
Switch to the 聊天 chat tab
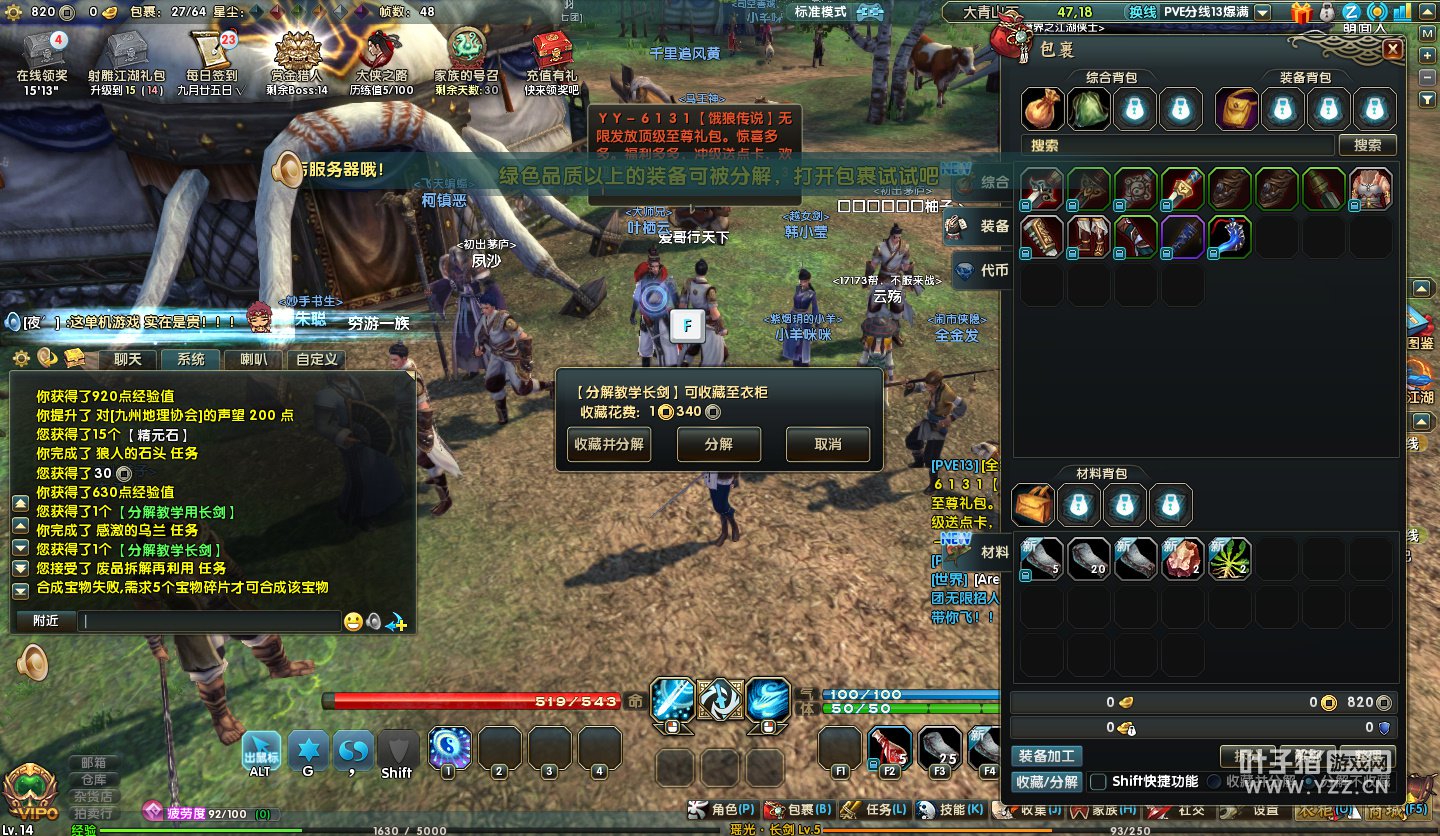click(x=128, y=359)
